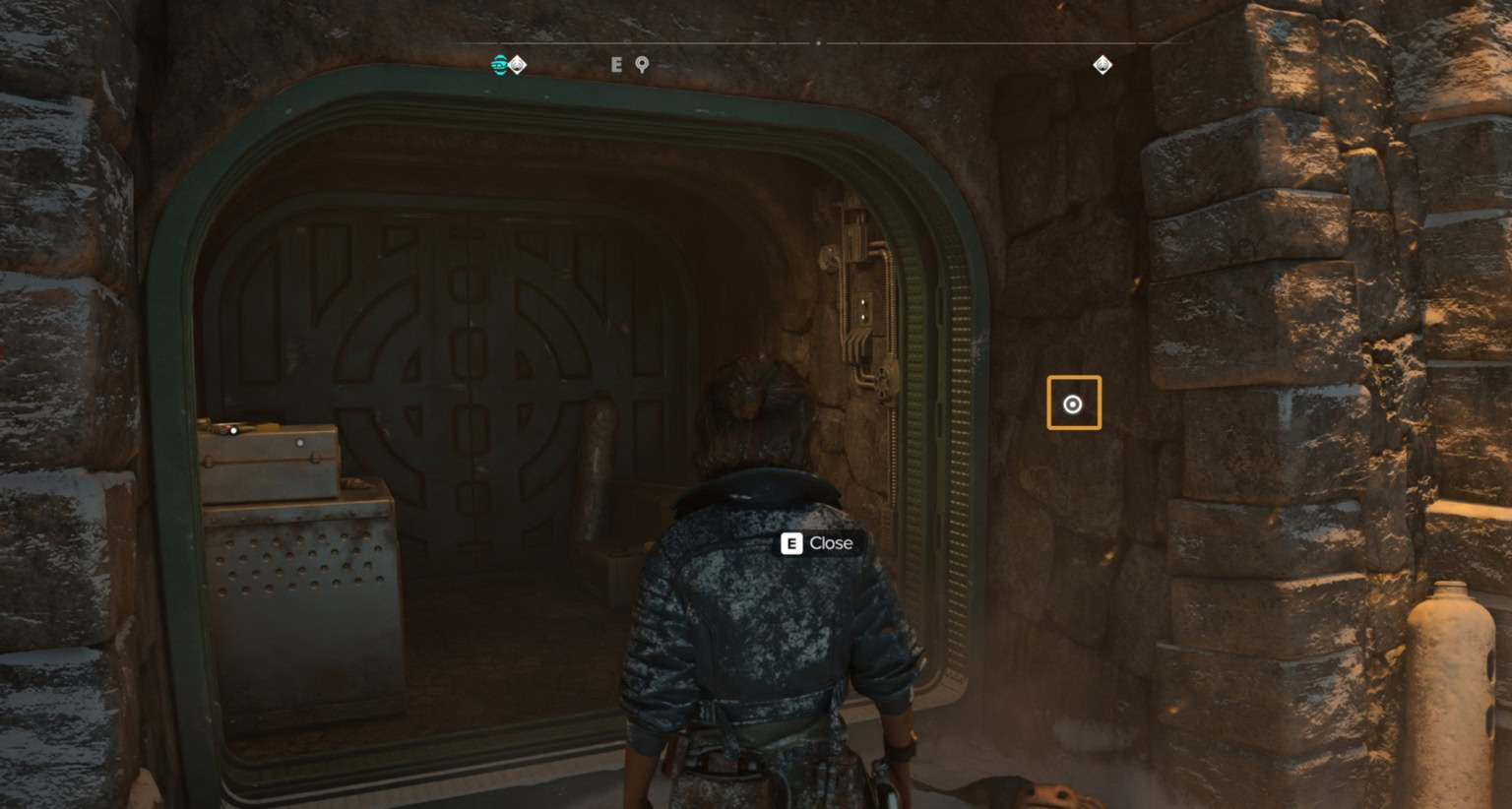Click the highlighted interaction square on the stone wall
Screen dimensions: 1512x809
tap(1072, 403)
